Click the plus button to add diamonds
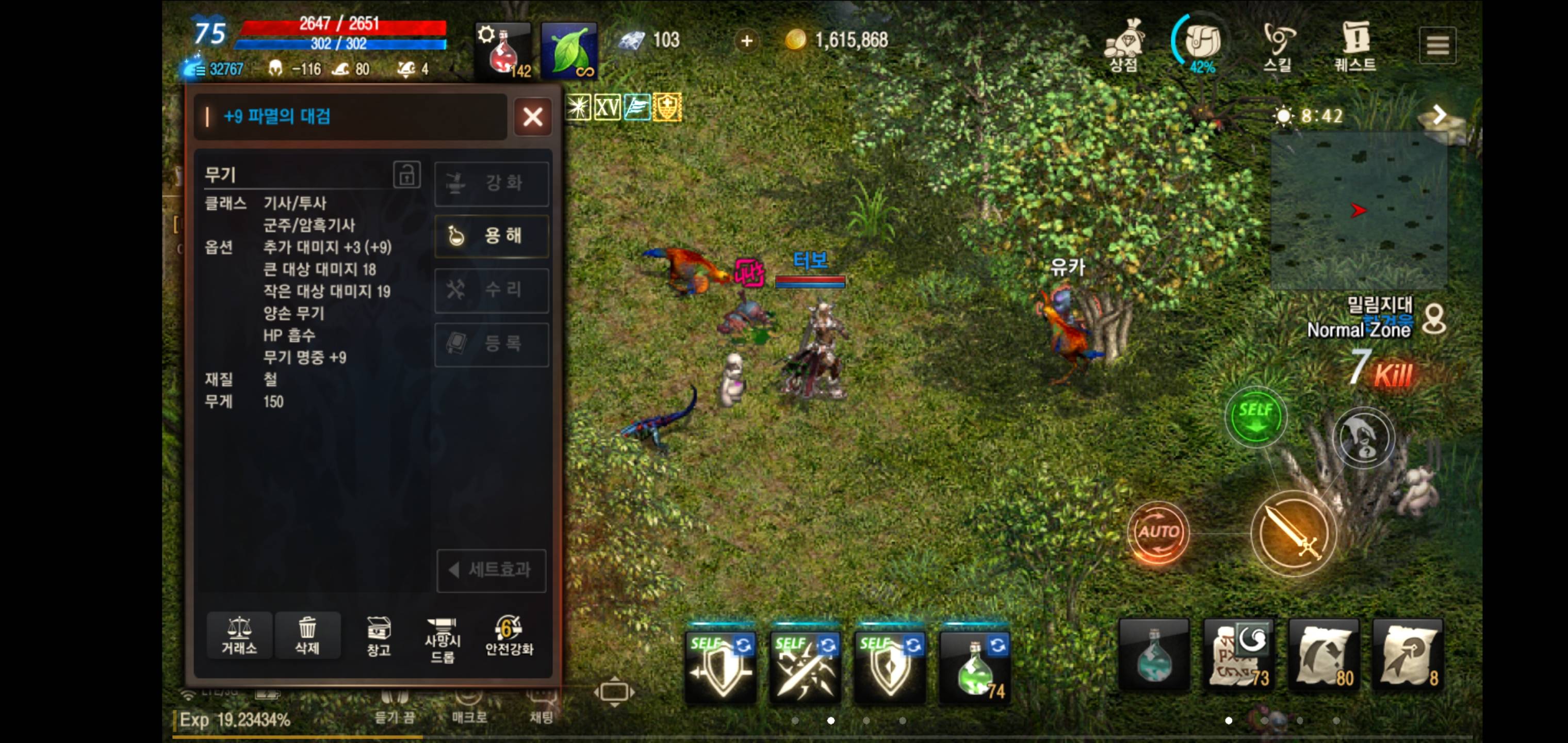 pyautogui.click(x=747, y=41)
